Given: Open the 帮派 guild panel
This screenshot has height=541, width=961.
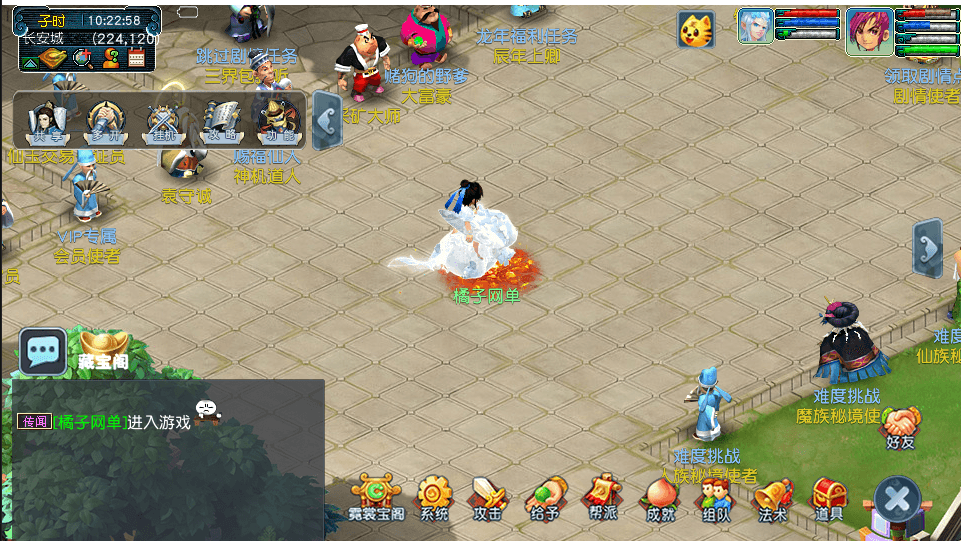Looking at the screenshot, I should (x=602, y=497).
